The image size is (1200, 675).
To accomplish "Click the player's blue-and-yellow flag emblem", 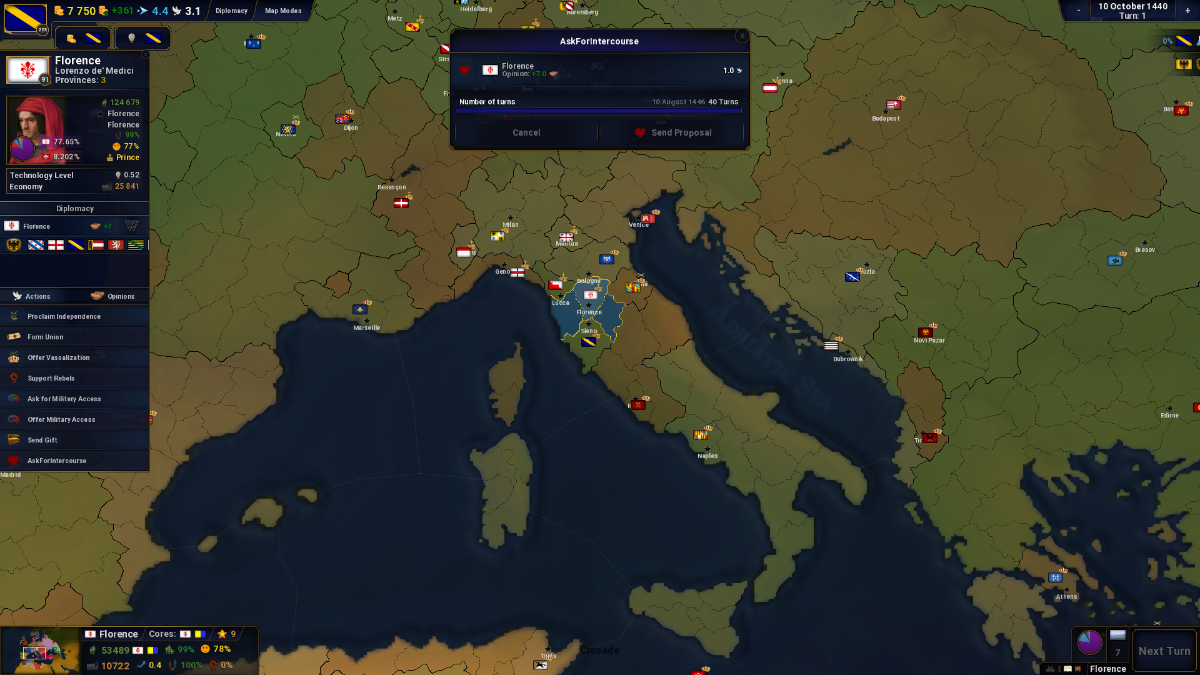I will click(25, 16).
